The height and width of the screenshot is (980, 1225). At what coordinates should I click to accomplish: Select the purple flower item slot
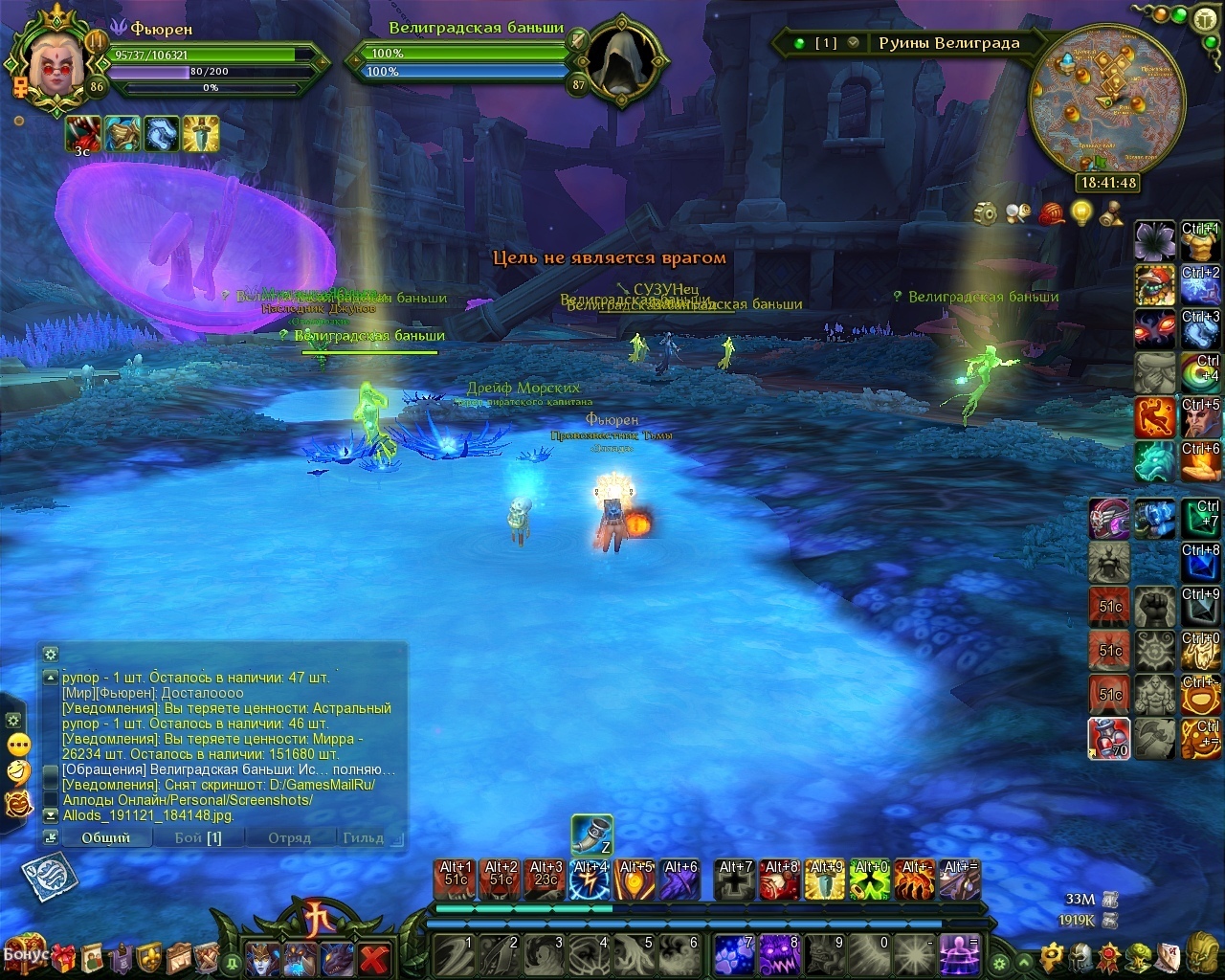tap(1155, 240)
